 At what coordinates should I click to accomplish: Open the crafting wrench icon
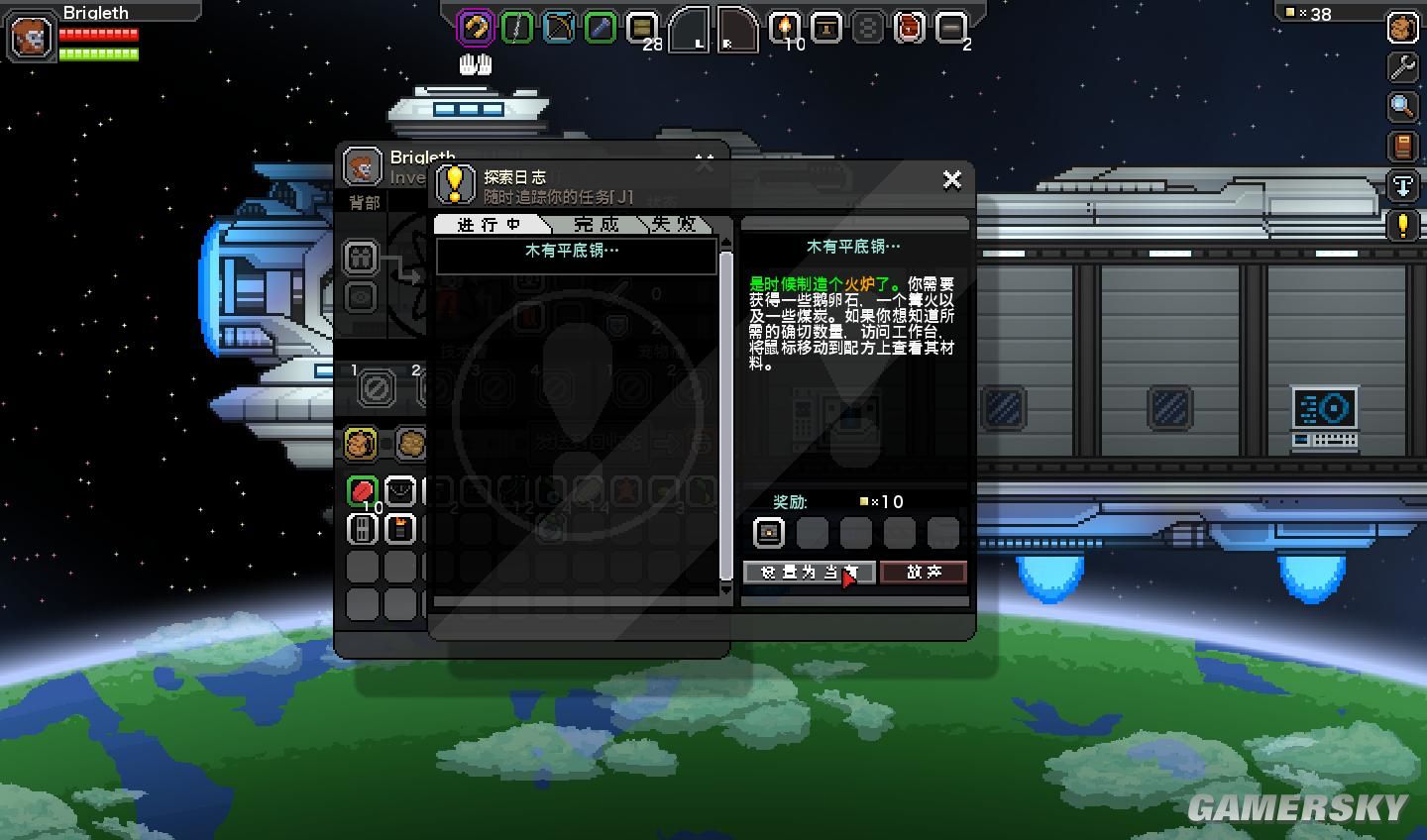coord(1402,66)
